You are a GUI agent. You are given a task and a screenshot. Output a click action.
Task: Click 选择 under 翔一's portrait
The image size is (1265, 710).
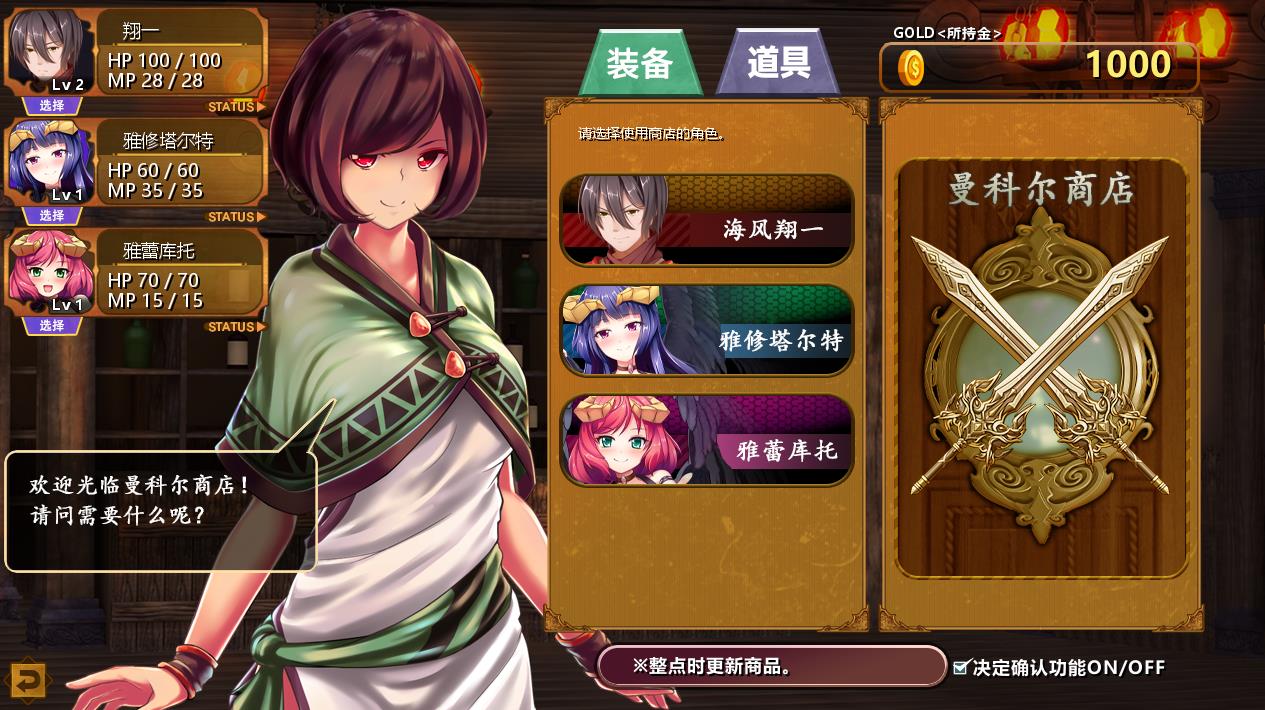[x=51, y=106]
